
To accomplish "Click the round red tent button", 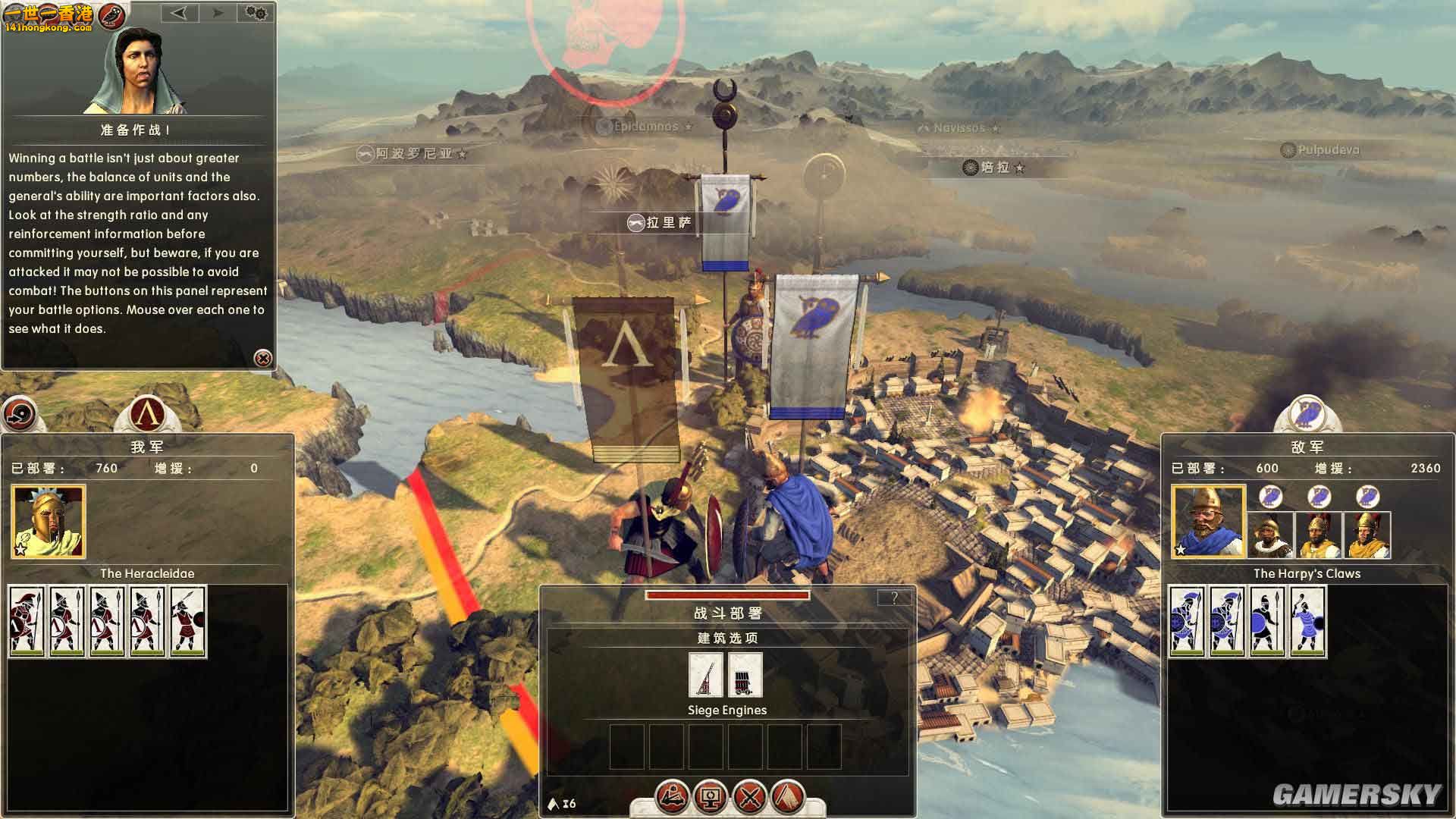I will click(789, 796).
